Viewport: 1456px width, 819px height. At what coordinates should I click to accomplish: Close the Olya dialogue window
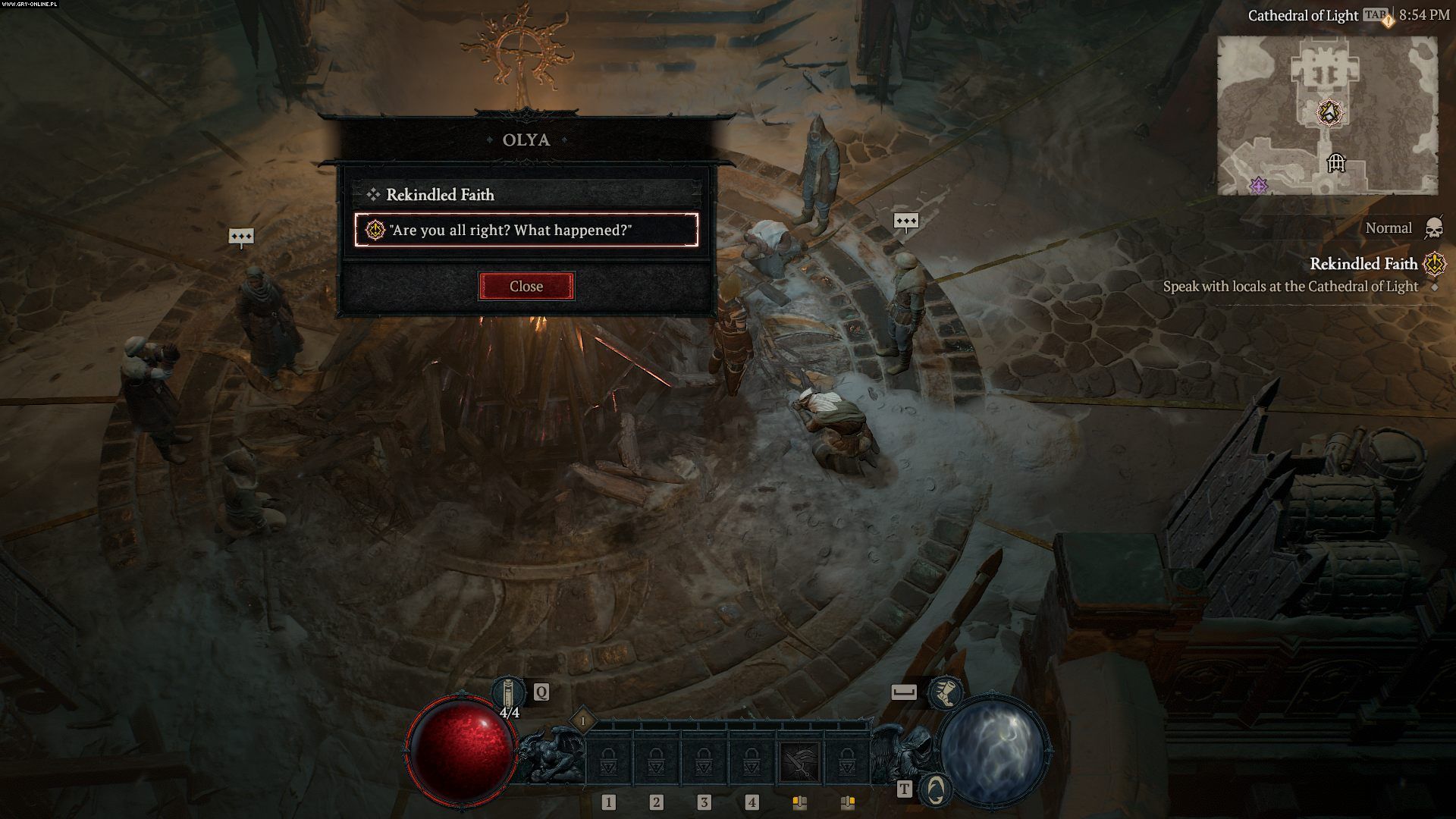[x=526, y=286]
